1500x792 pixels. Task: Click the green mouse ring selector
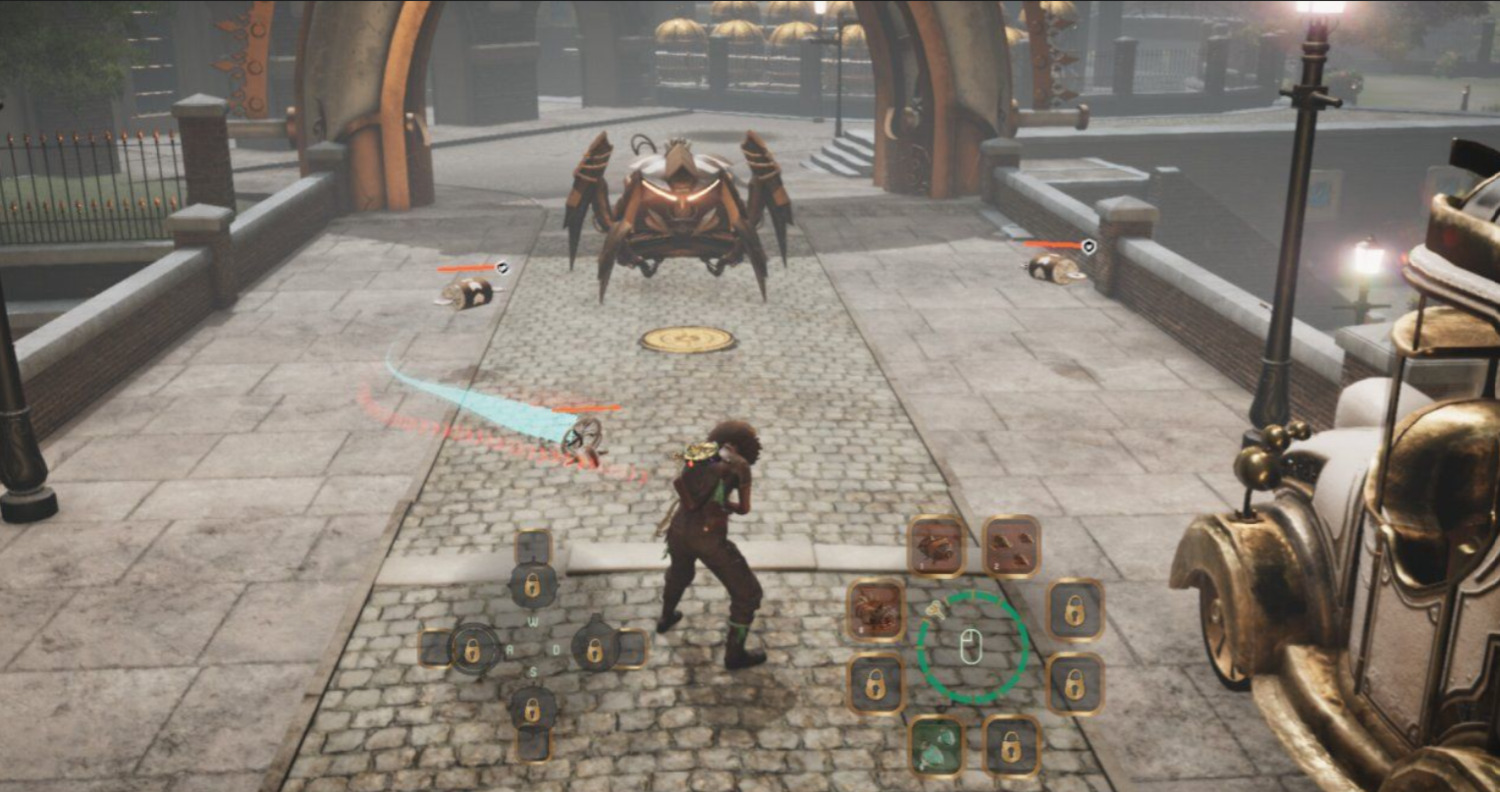(968, 647)
